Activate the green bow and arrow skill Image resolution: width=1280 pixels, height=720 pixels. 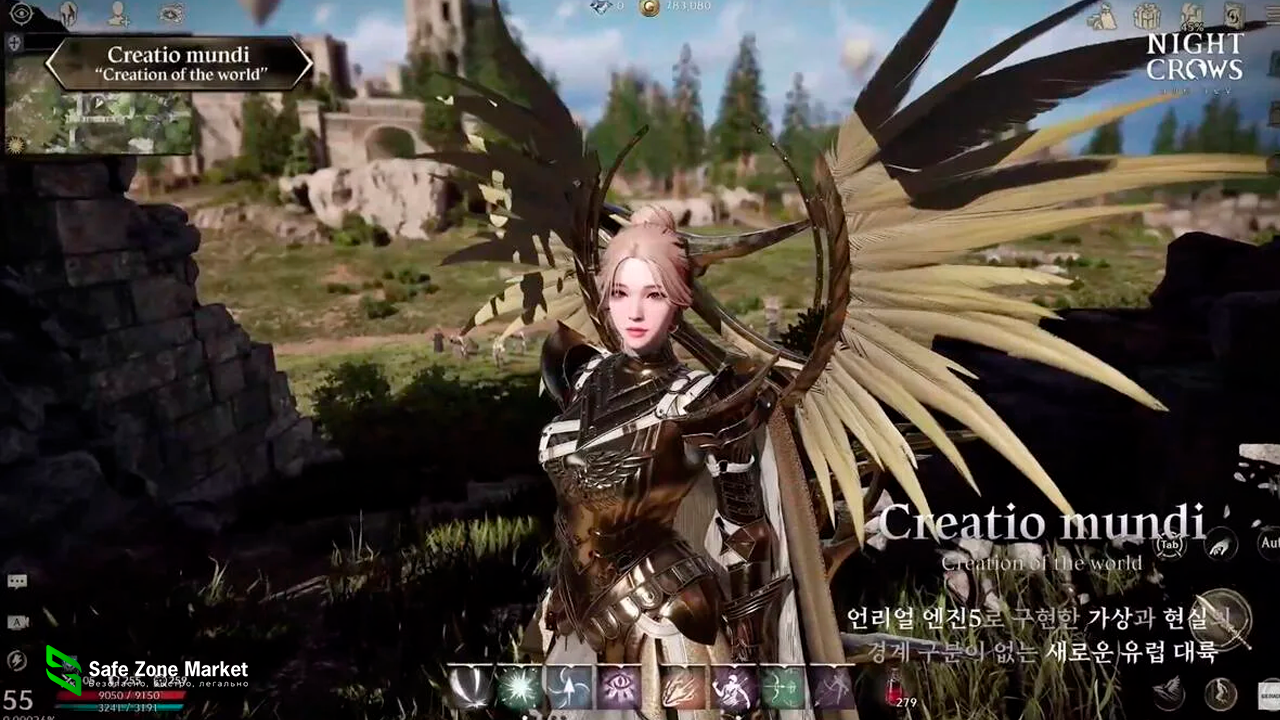click(782, 689)
